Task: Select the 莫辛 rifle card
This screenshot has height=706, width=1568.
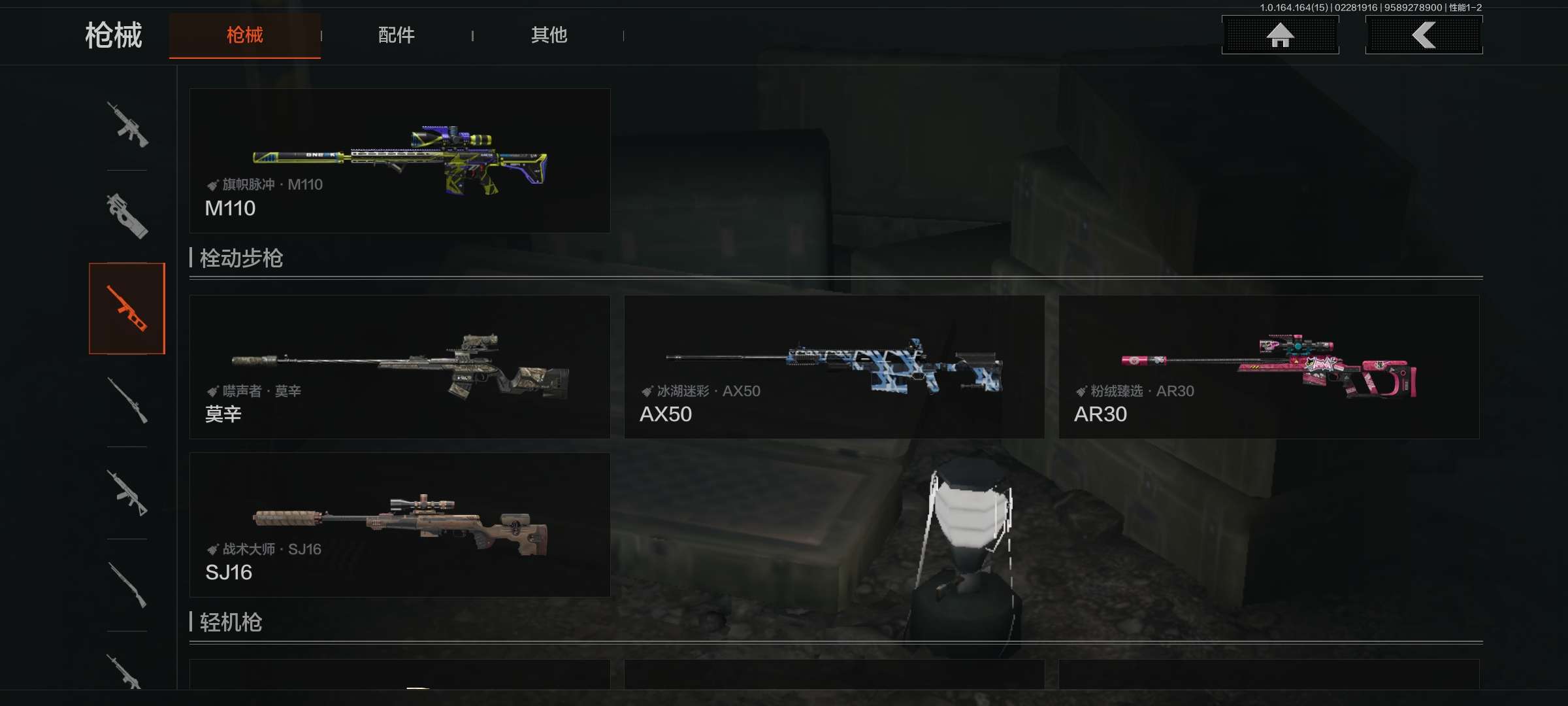Action: tap(399, 367)
